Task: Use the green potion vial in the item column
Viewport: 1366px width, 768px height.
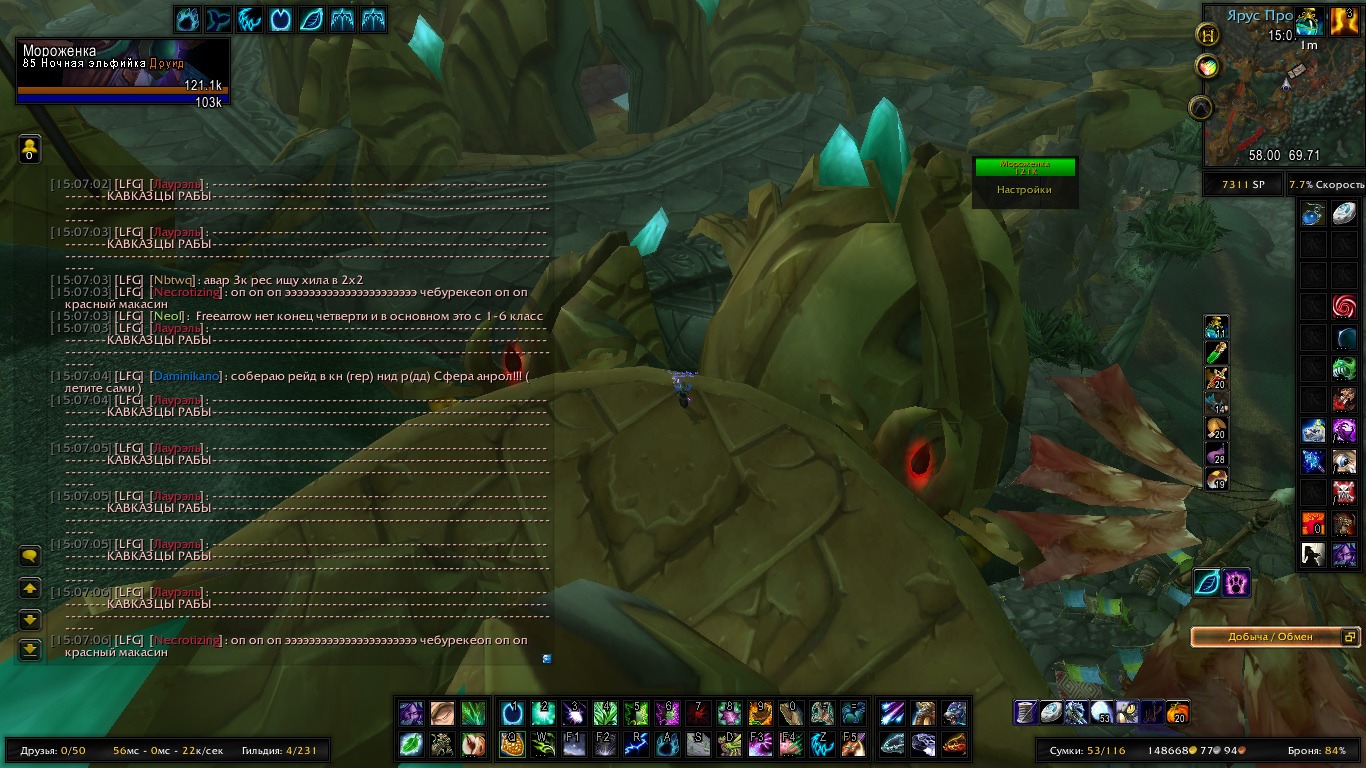Action: [x=1216, y=352]
